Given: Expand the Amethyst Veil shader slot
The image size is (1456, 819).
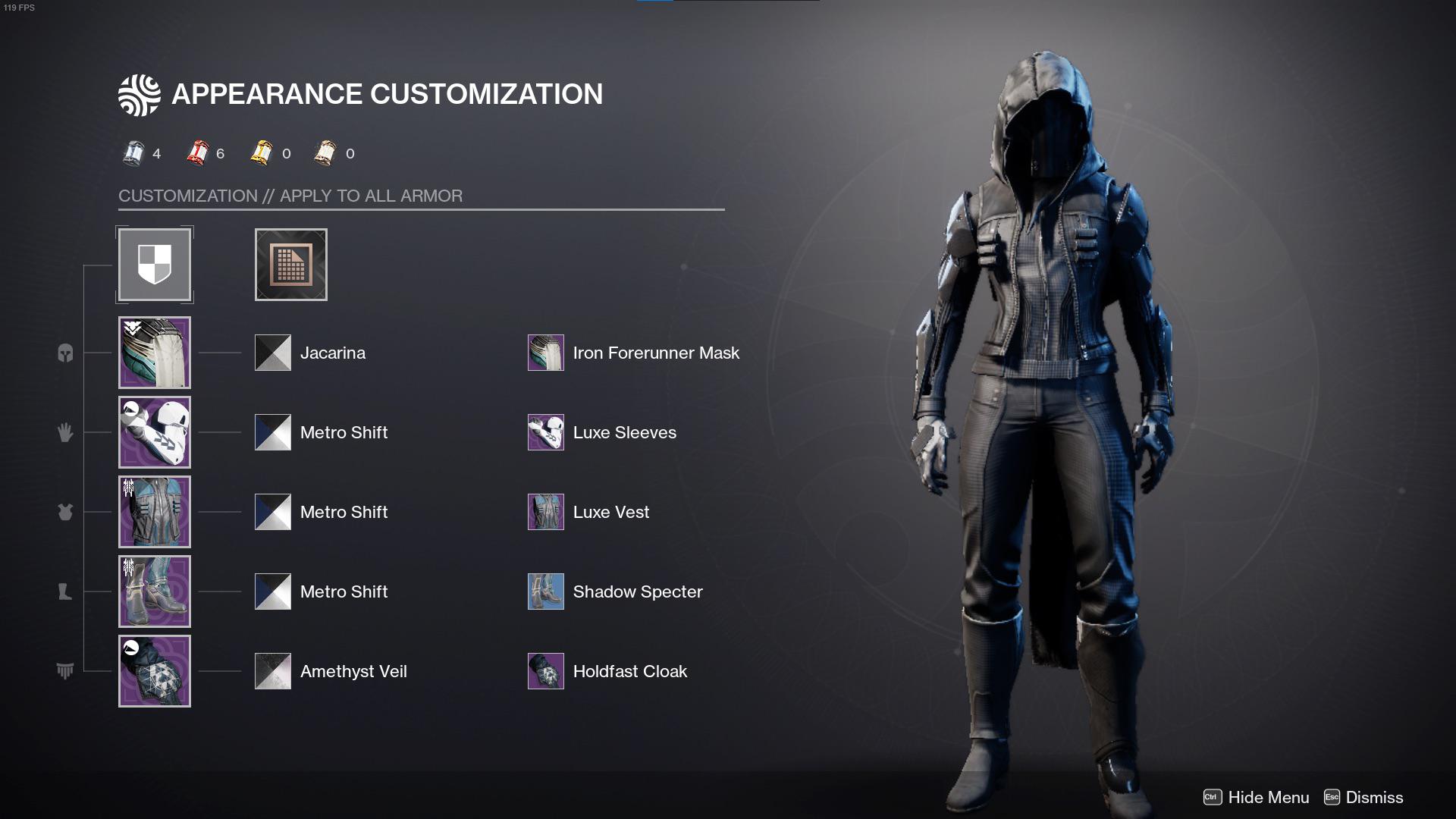Looking at the screenshot, I should [272, 671].
